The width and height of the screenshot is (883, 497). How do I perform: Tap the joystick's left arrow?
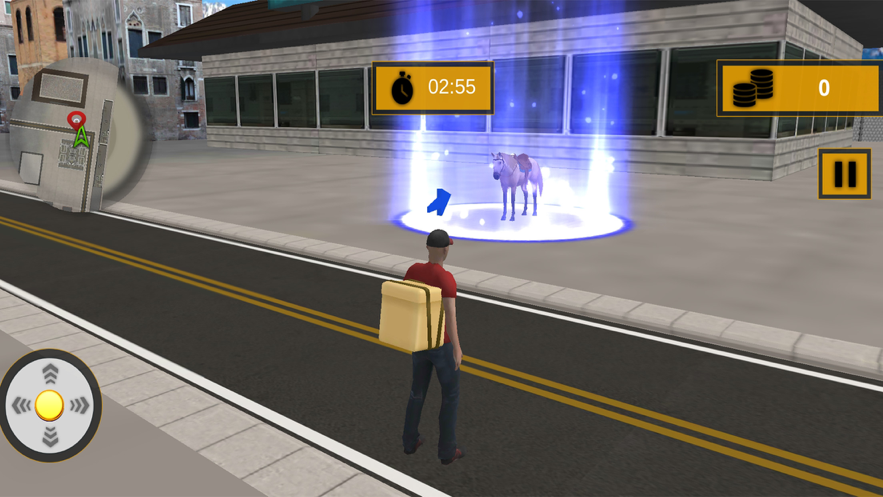tap(20, 405)
